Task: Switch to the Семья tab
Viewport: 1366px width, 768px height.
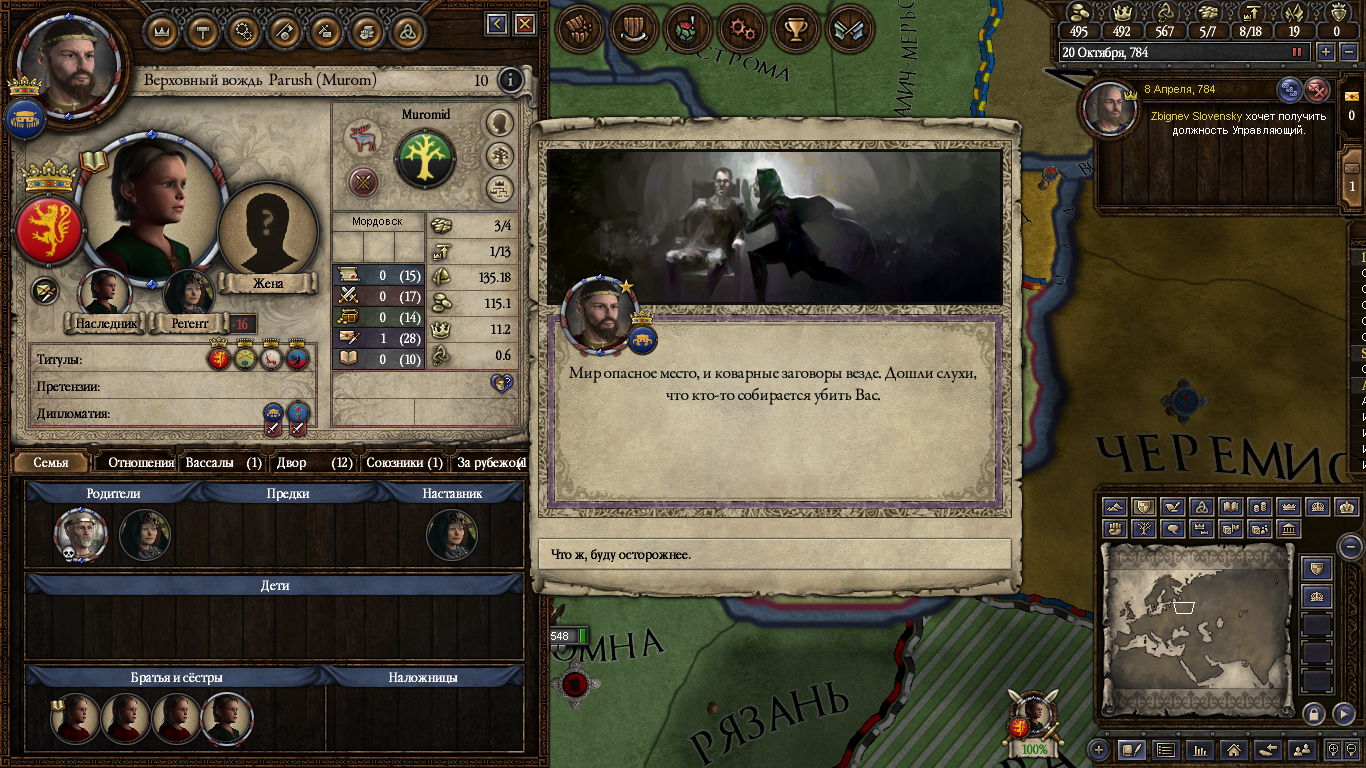Action: coord(51,463)
